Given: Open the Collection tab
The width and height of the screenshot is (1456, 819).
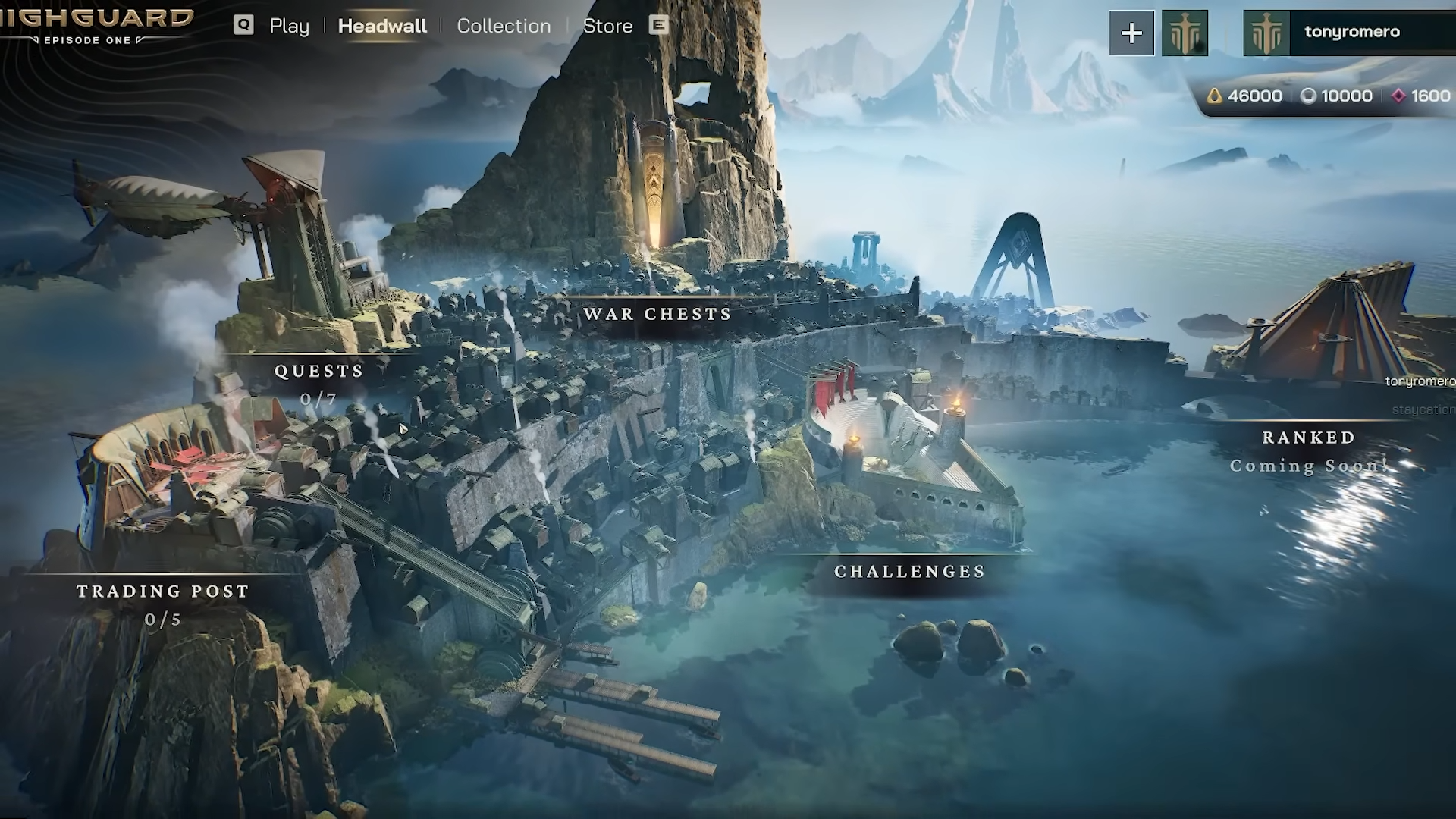Looking at the screenshot, I should tap(504, 26).
